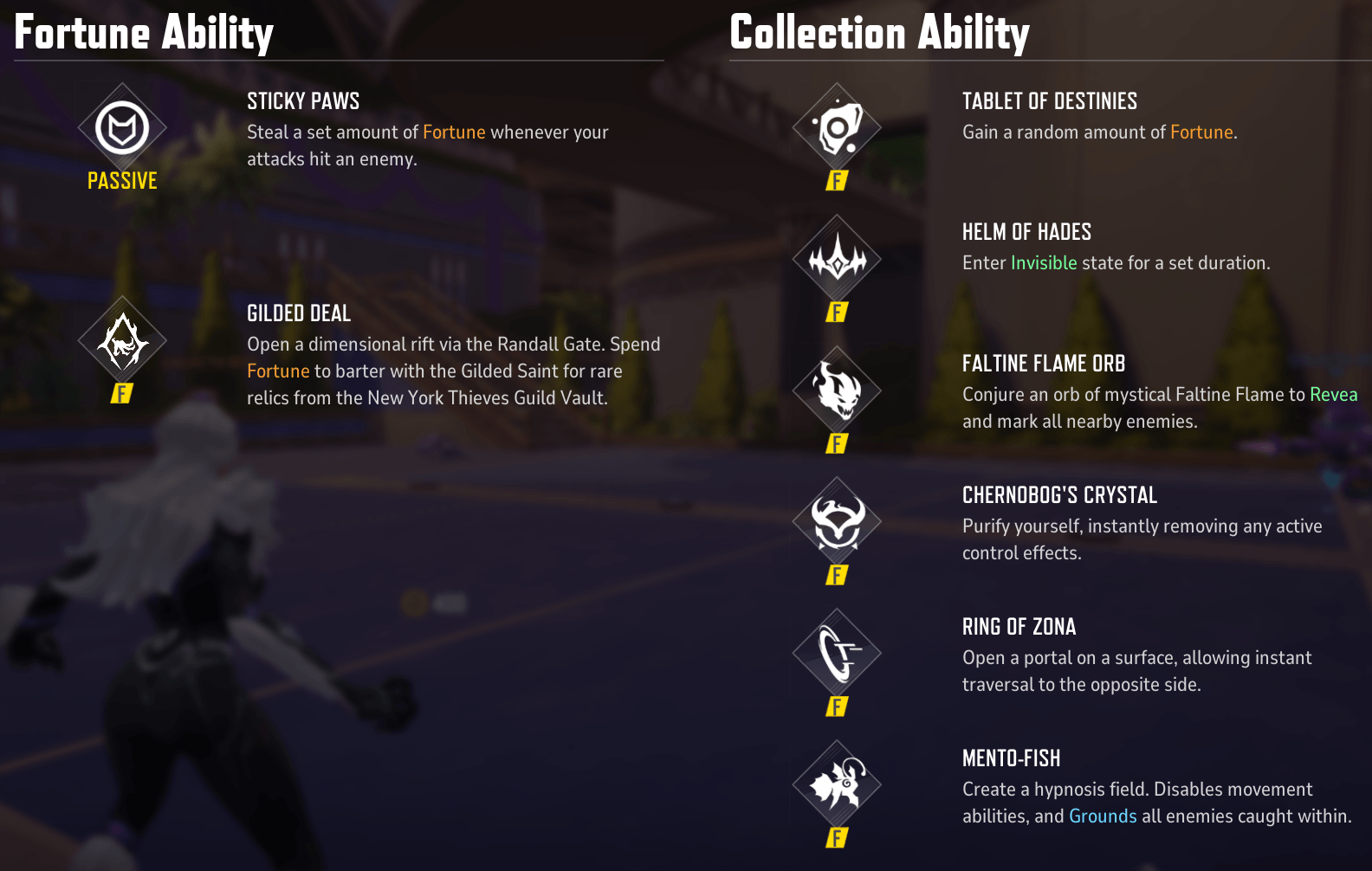The width and height of the screenshot is (1372, 871).
Task: Switch to the Fortune Ability section
Action: (x=144, y=33)
